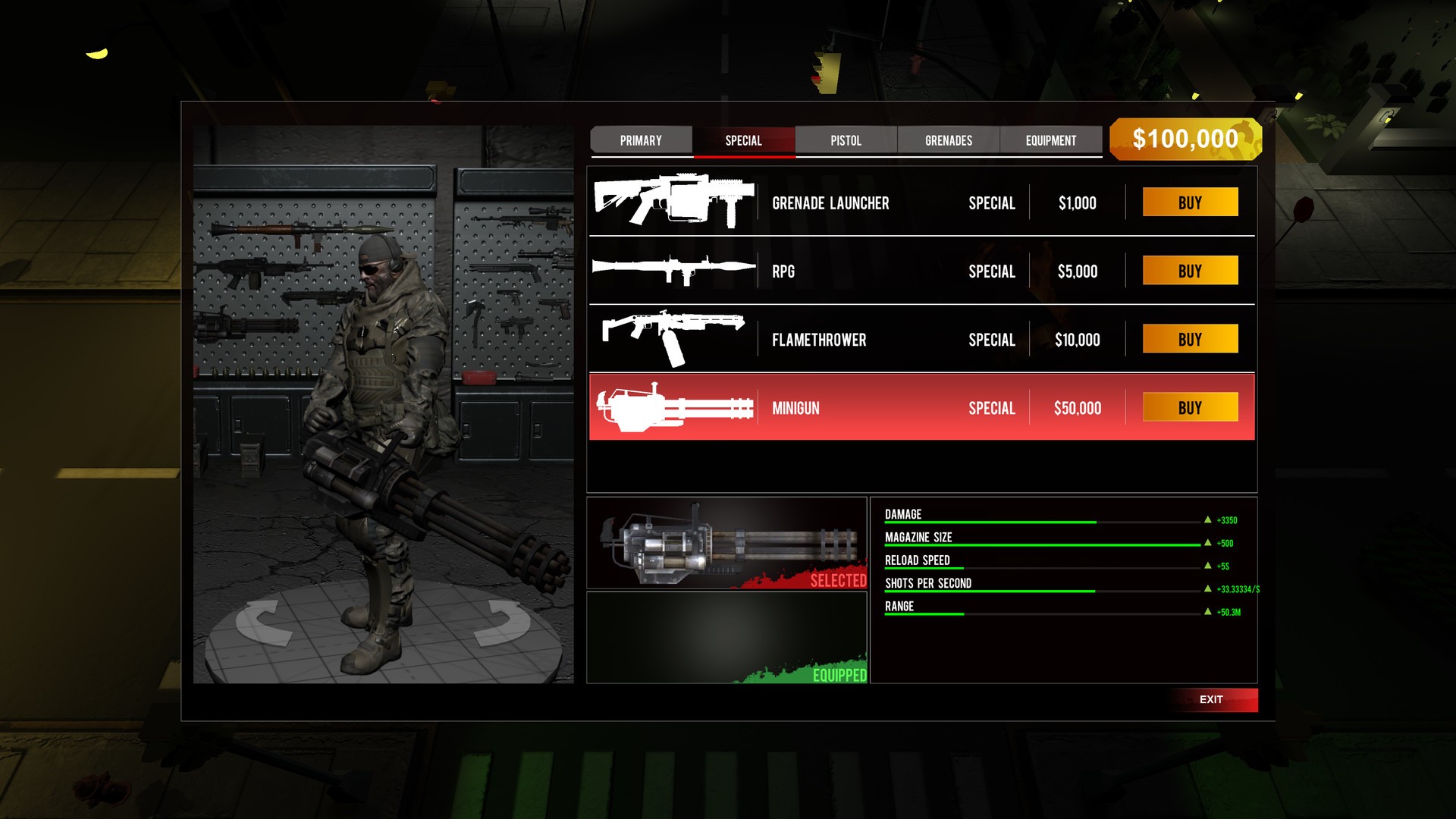Open the Pistol category tab
This screenshot has width=1456, height=819.
(846, 140)
